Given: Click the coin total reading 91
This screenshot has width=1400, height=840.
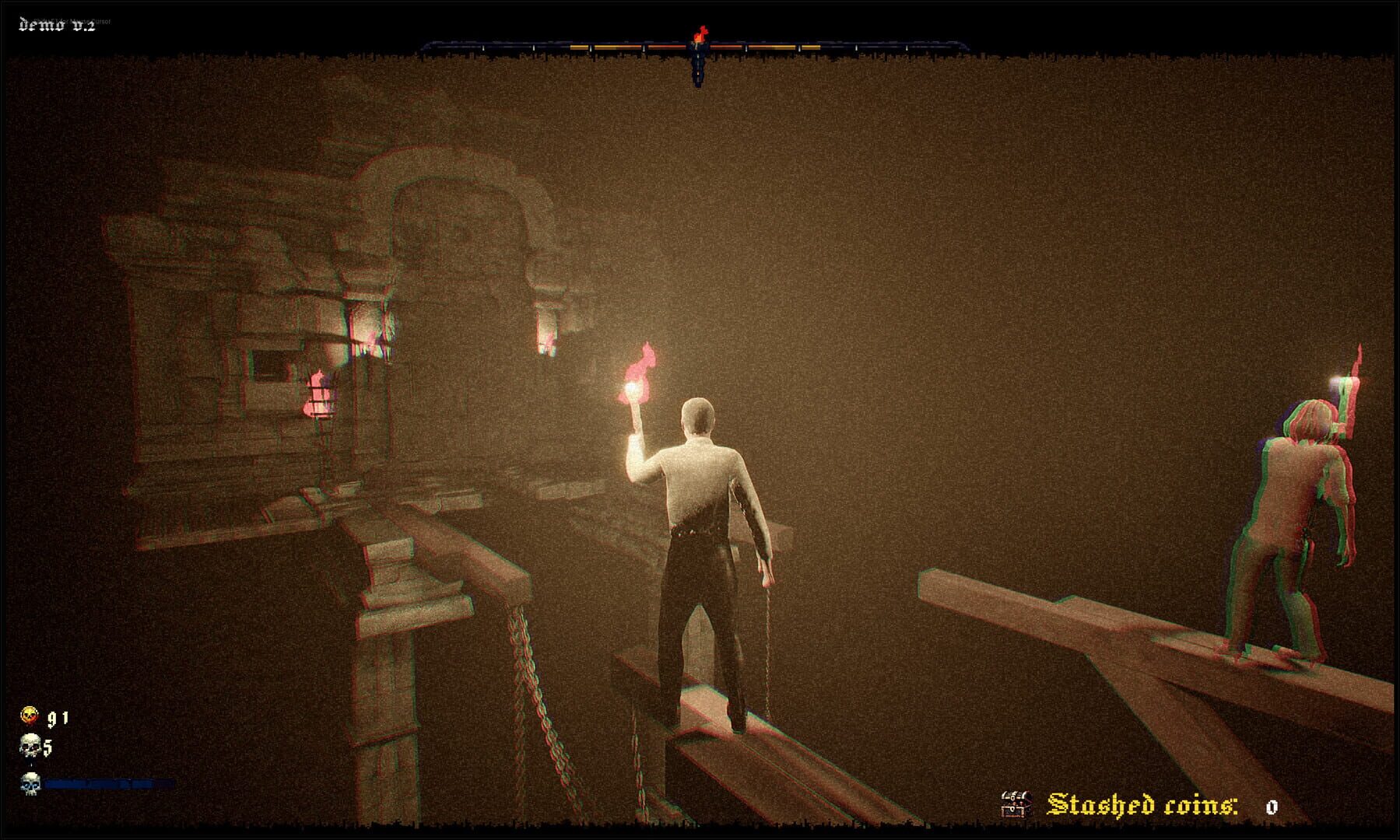Looking at the screenshot, I should 57,719.
